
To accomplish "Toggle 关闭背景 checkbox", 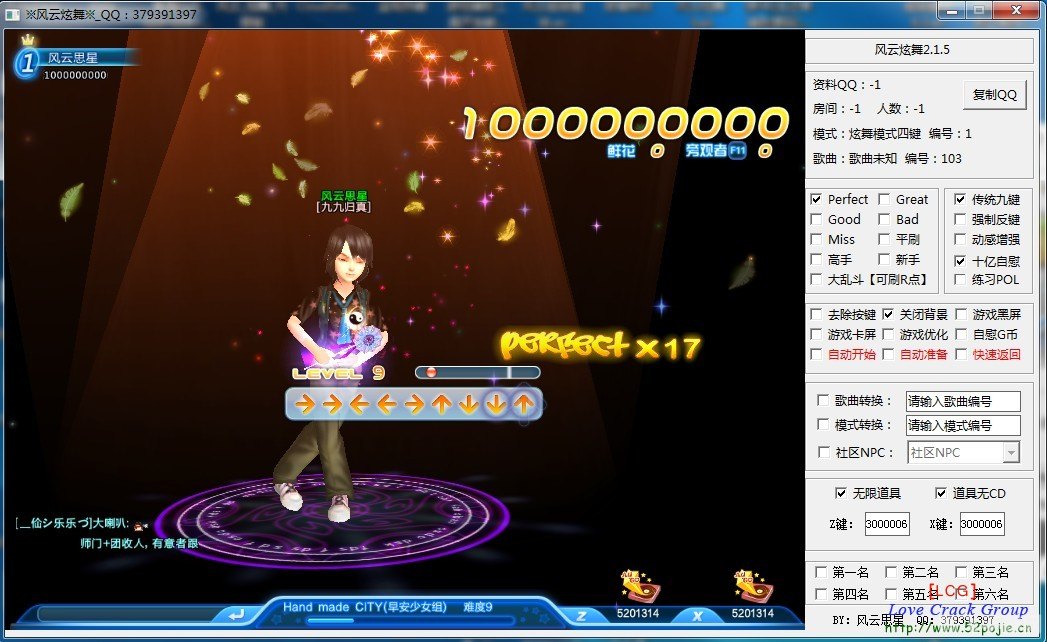I will (x=888, y=315).
